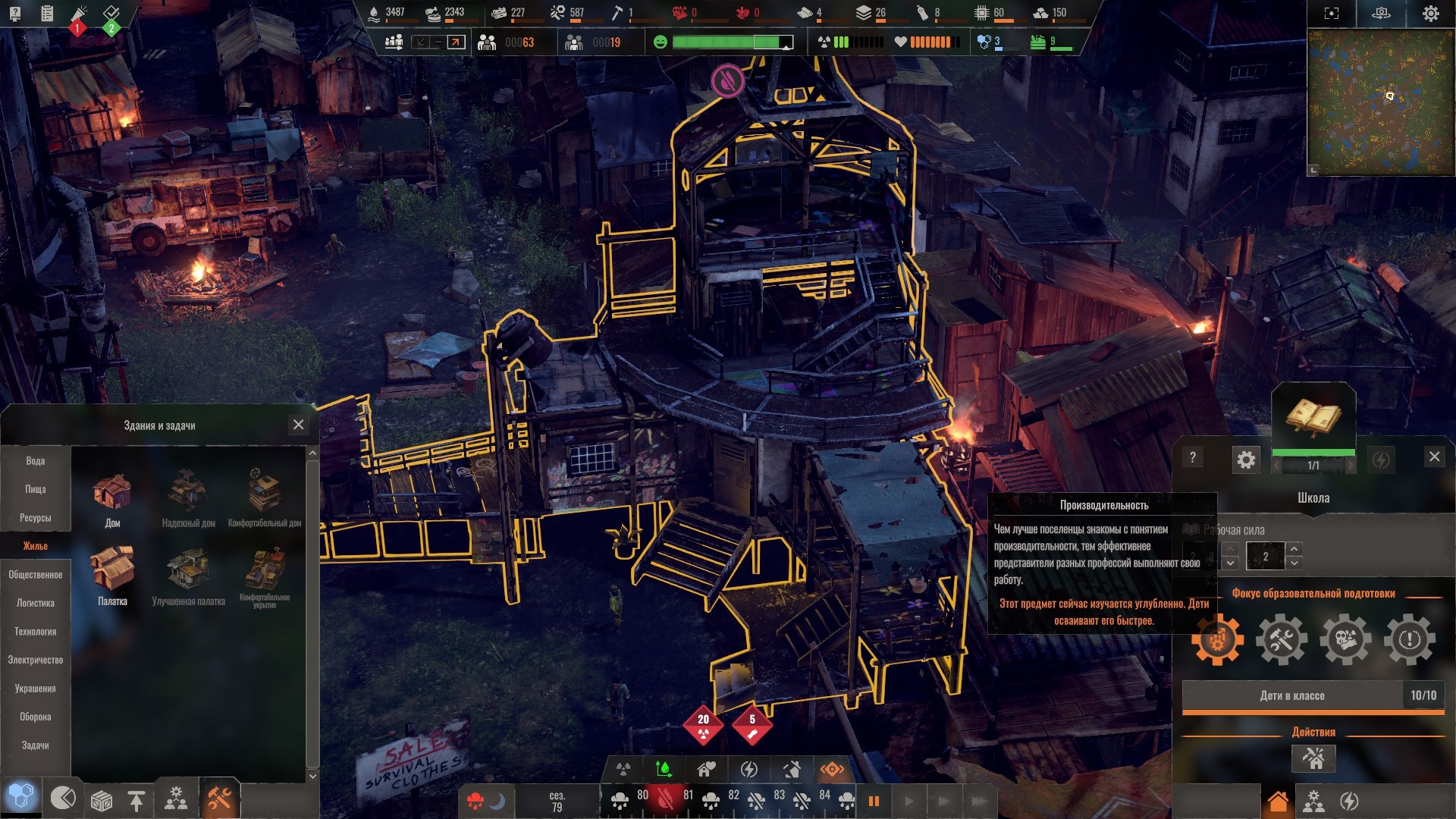
Task: Open the house tab in building panel
Action: point(1278,802)
